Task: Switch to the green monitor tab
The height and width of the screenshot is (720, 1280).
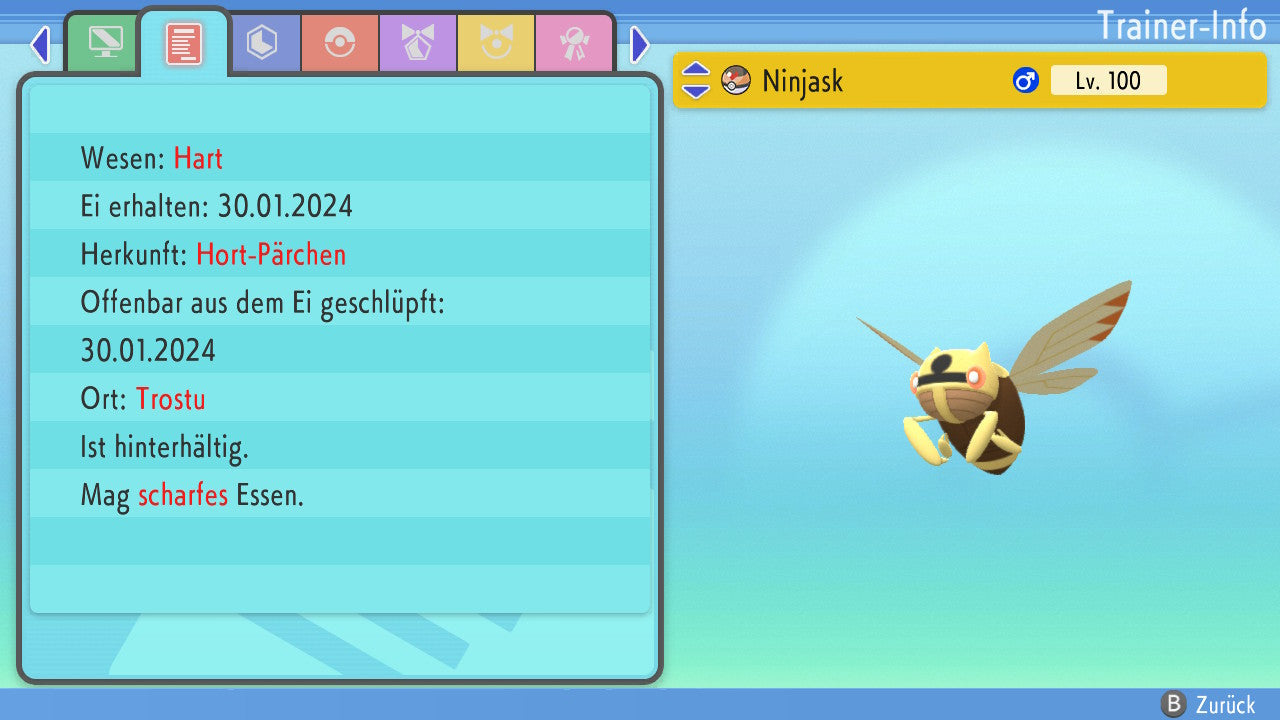Action: 104,44
